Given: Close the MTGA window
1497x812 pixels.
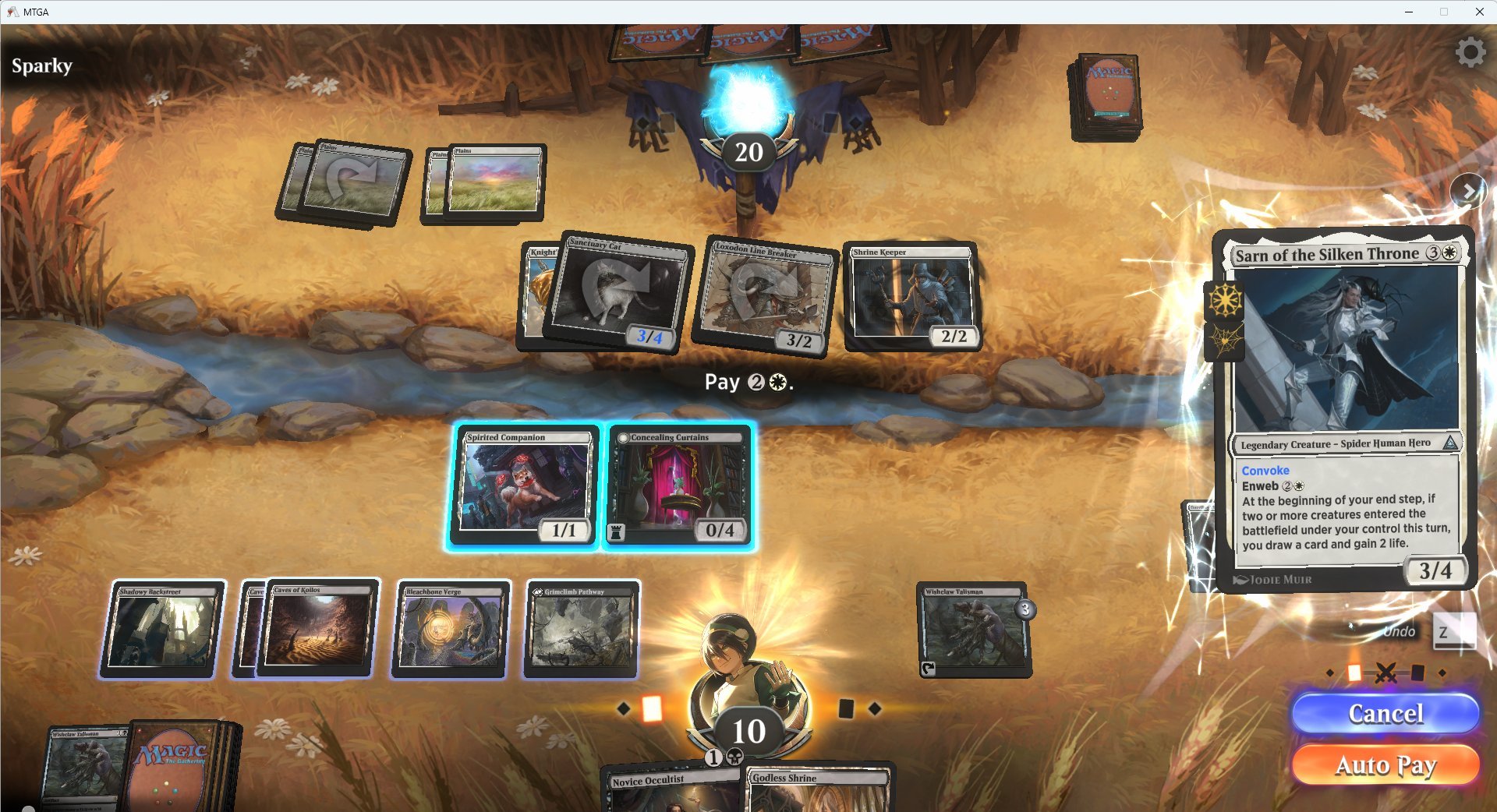Looking at the screenshot, I should (1479, 12).
